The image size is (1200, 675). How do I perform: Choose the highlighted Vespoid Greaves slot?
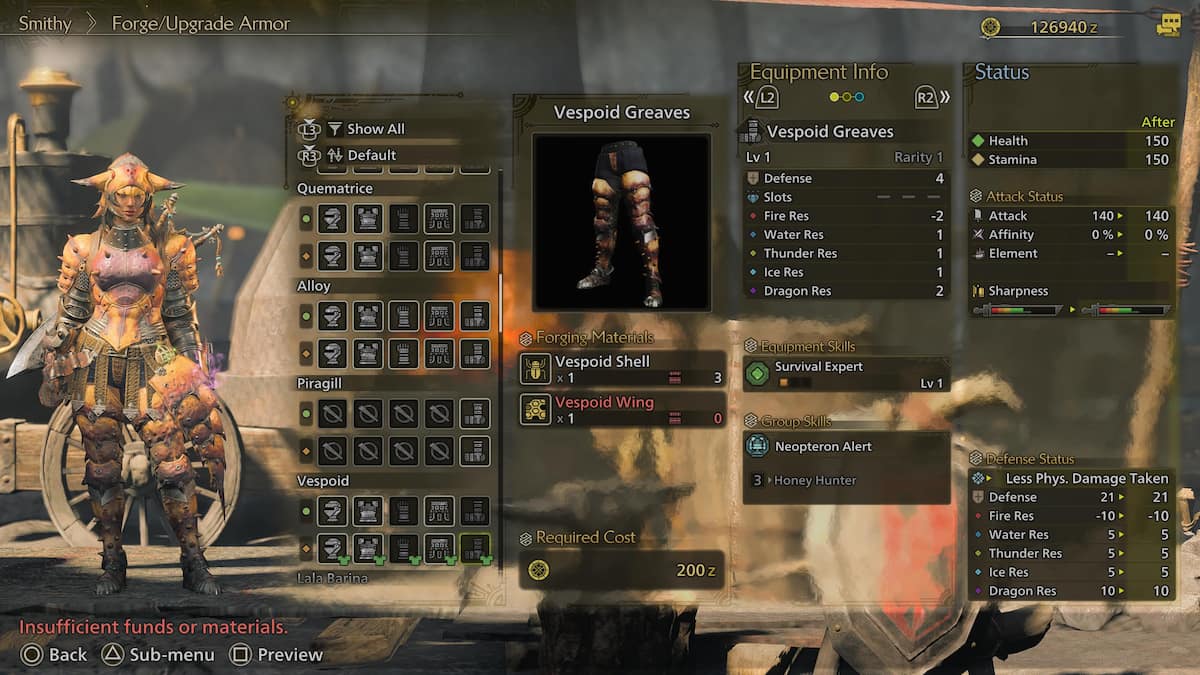[474, 548]
